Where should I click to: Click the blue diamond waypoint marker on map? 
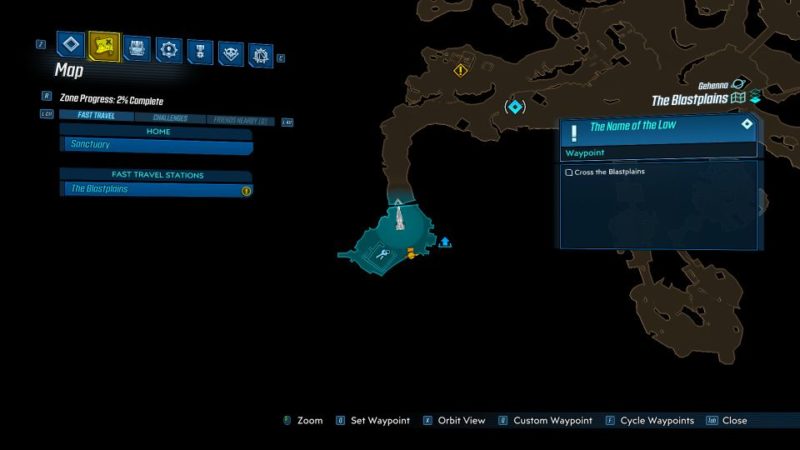tap(515, 106)
